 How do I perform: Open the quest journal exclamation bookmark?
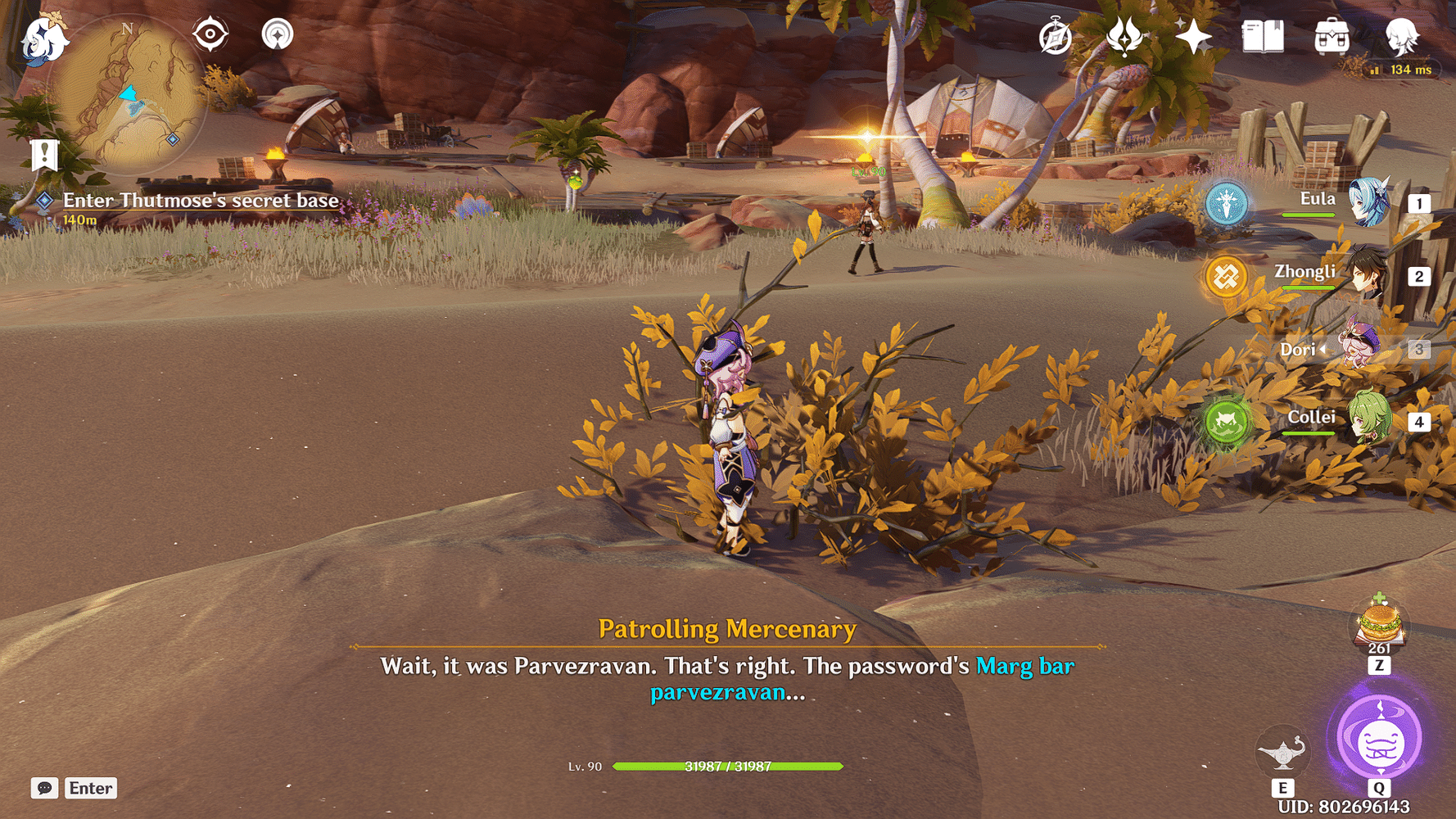point(44,155)
